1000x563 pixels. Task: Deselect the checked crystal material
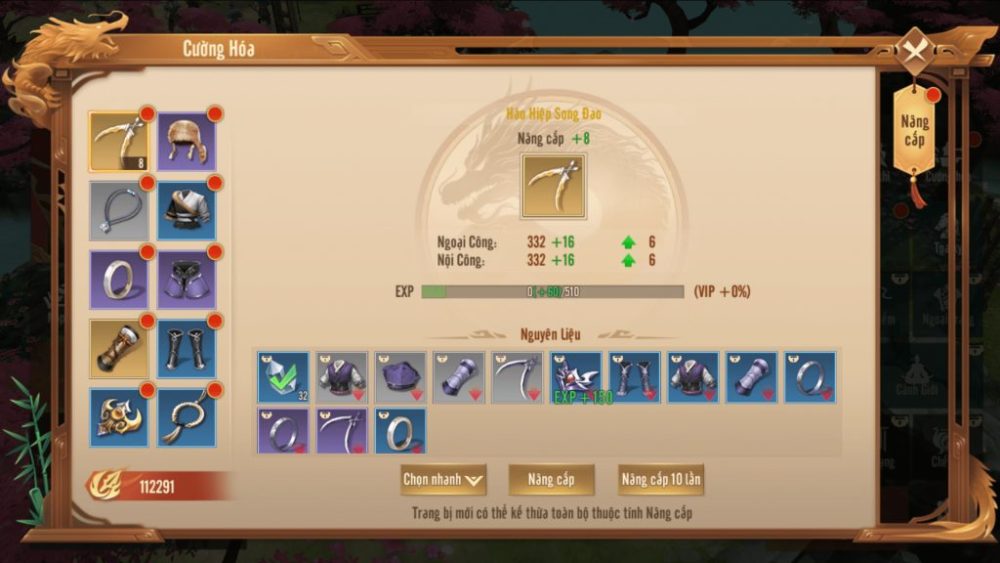tap(283, 378)
